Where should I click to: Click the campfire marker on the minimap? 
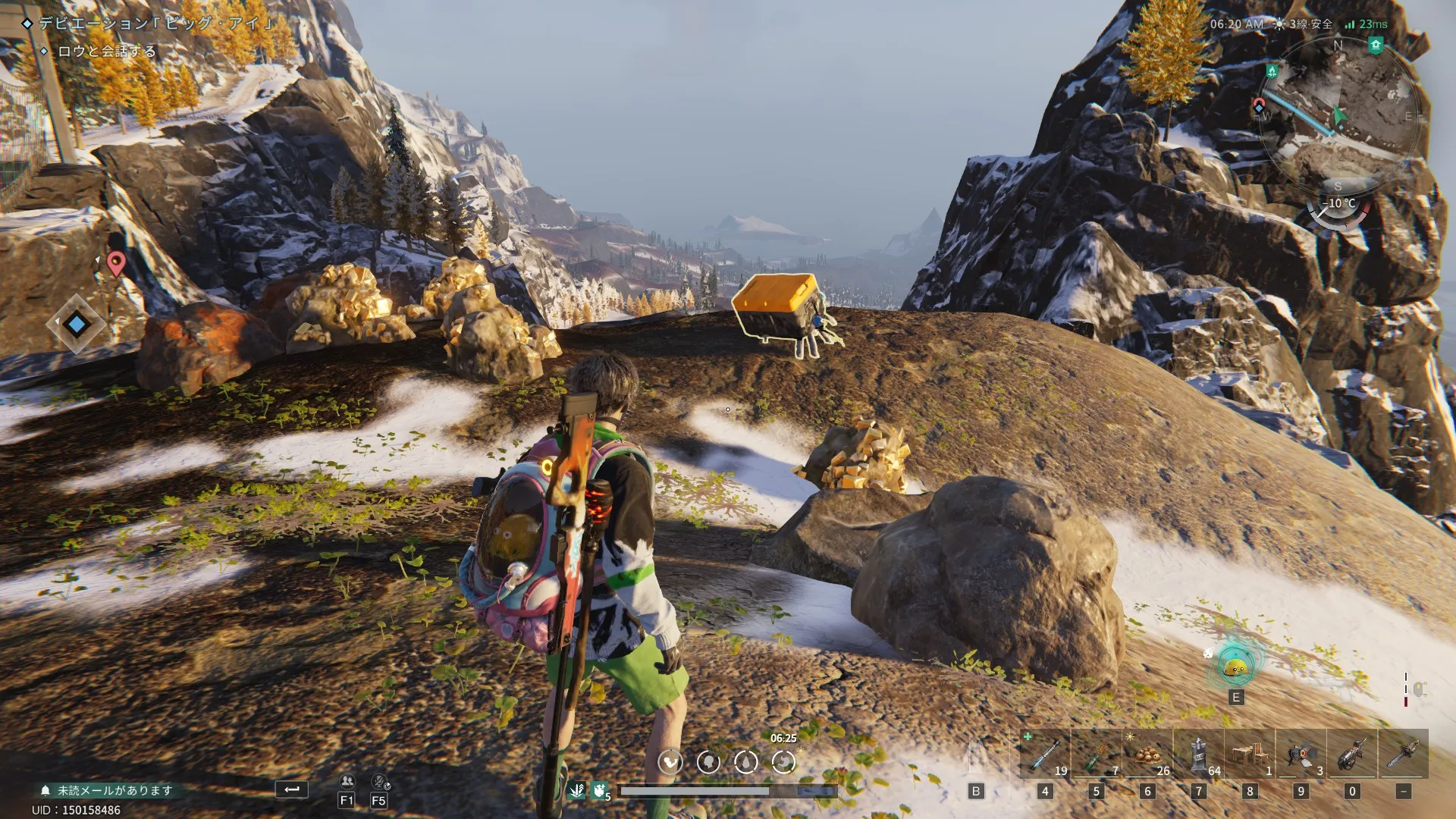(x=1272, y=71)
